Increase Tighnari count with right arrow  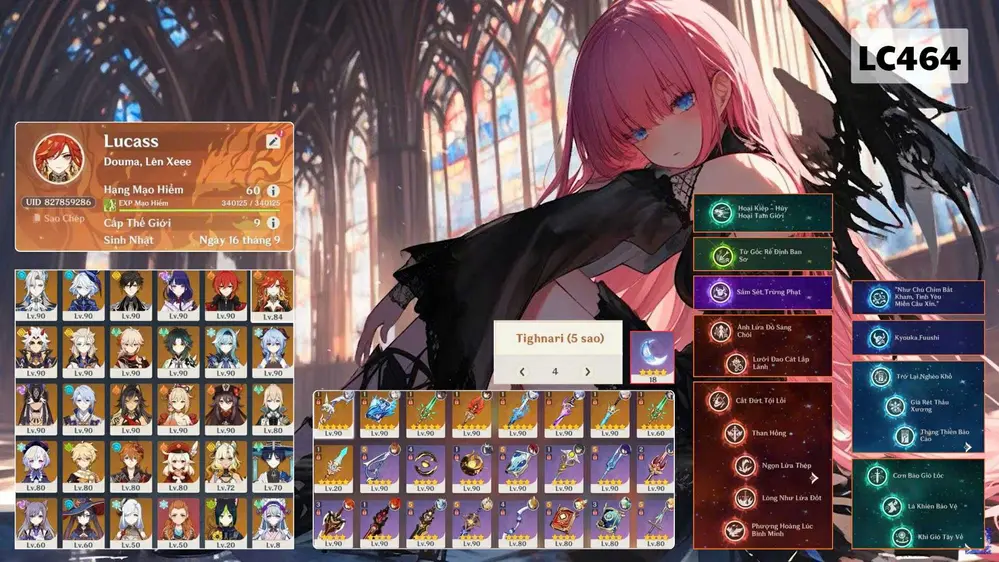587,372
